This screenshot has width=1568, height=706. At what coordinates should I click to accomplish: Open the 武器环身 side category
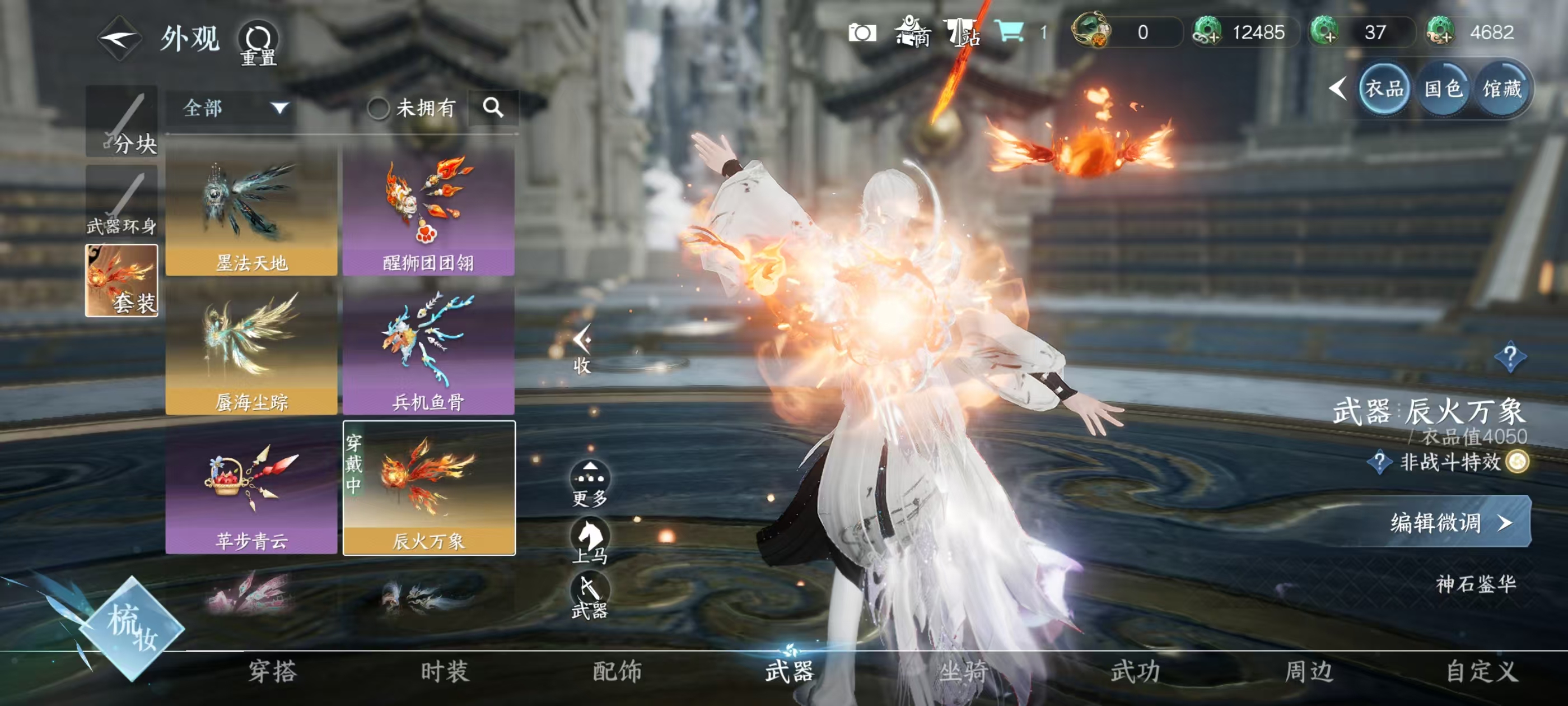pos(122,202)
